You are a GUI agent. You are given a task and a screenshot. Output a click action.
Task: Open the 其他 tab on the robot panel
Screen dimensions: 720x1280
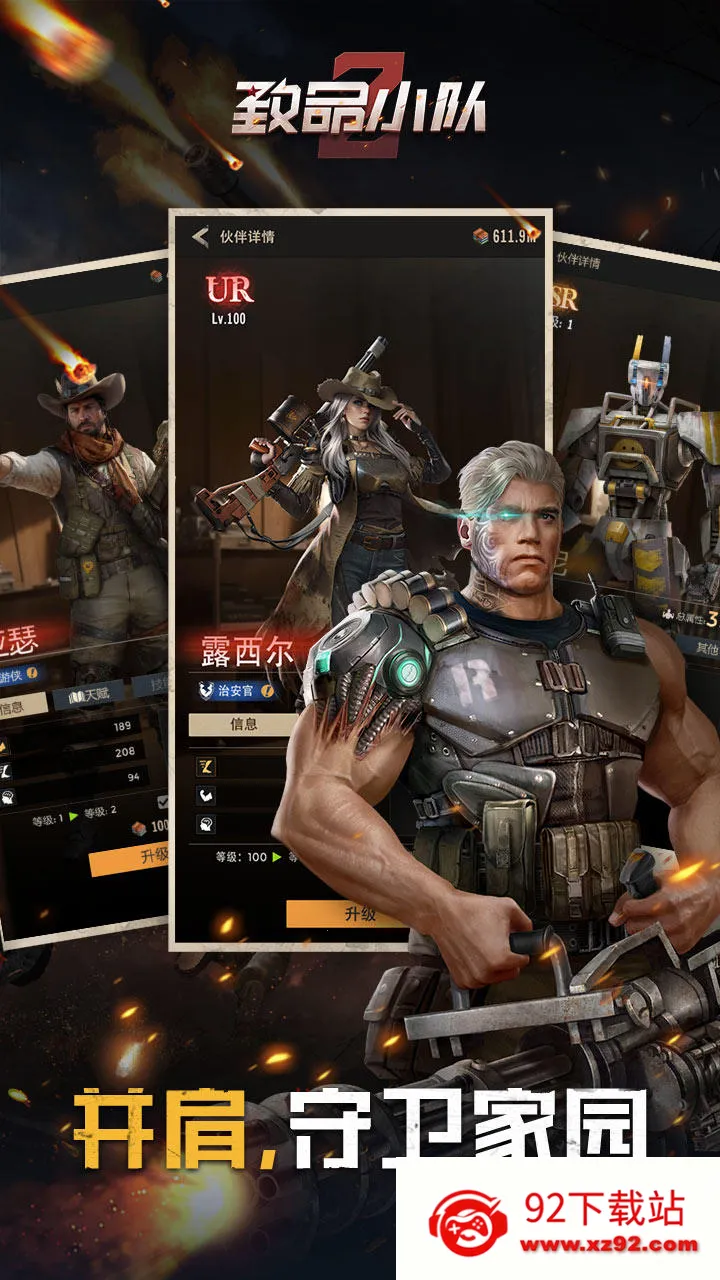pyautogui.click(x=704, y=646)
